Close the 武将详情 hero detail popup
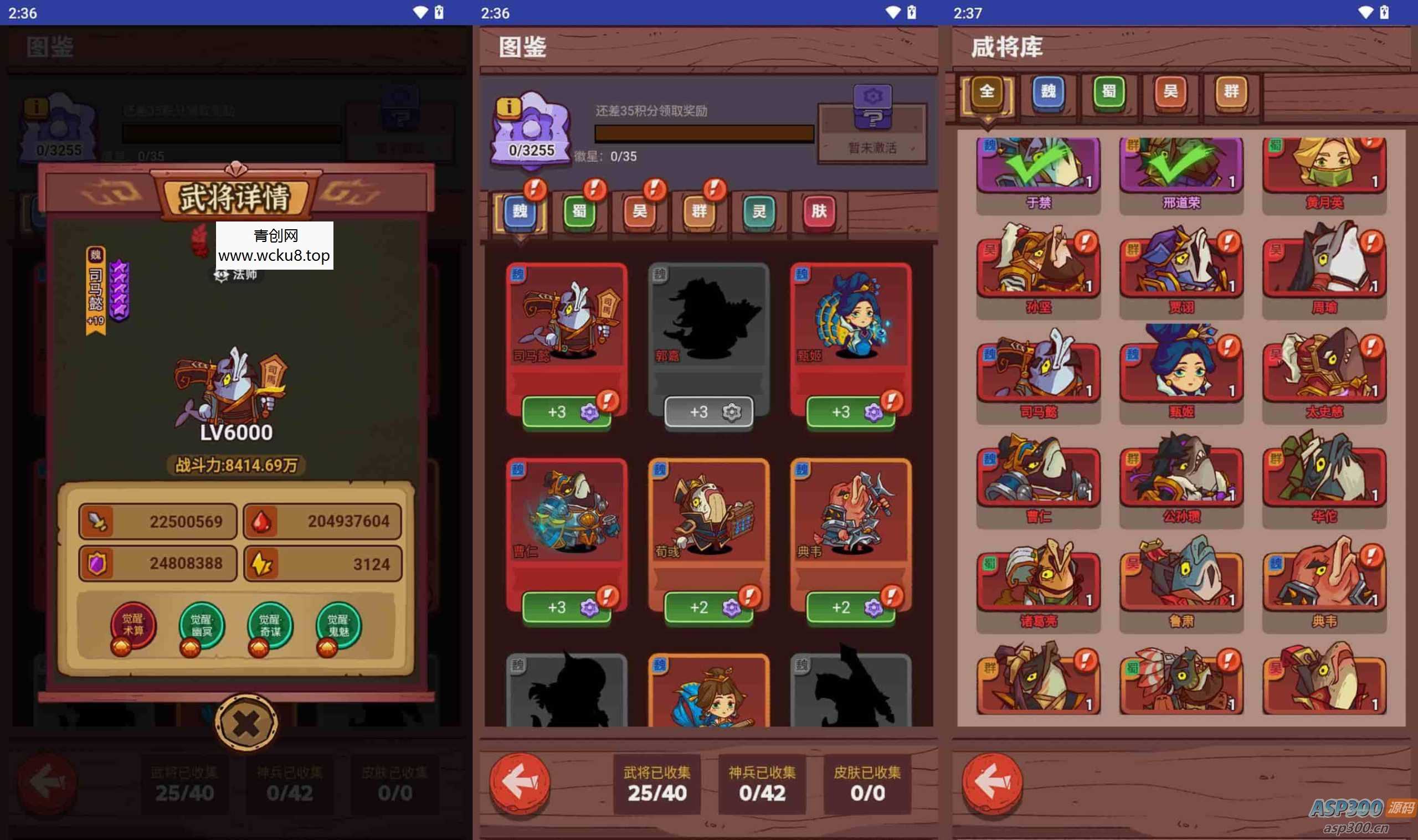Viewport: 1418px width, 840px height. (x=246, y=723)
